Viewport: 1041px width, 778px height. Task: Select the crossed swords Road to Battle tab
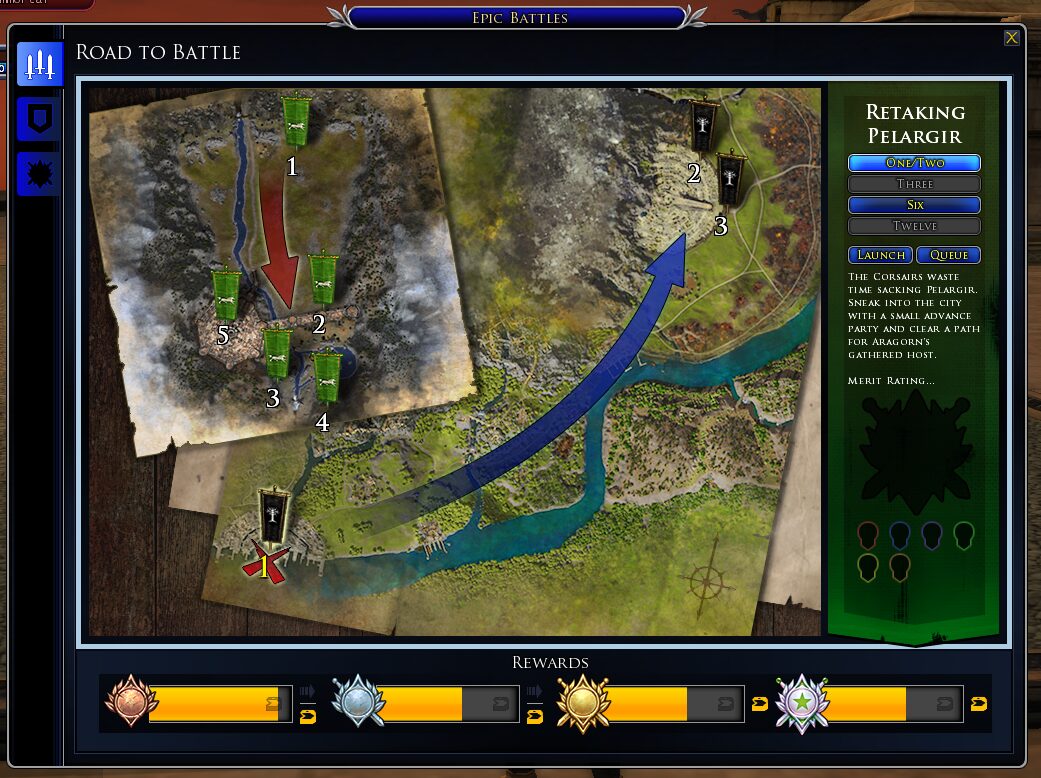pyautogui.click(x=40, y=66)
